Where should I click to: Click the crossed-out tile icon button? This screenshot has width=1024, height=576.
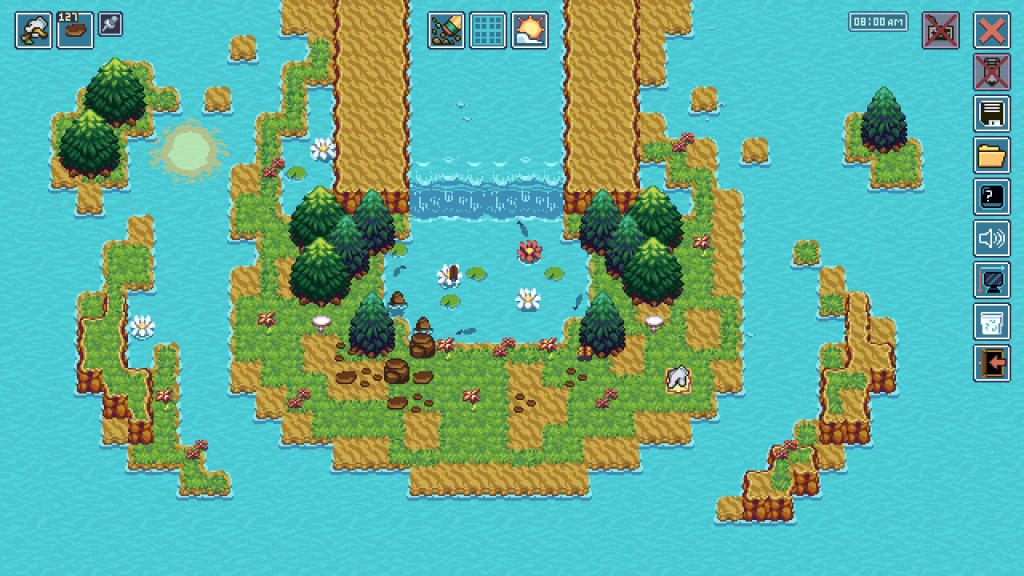[940, 30]
